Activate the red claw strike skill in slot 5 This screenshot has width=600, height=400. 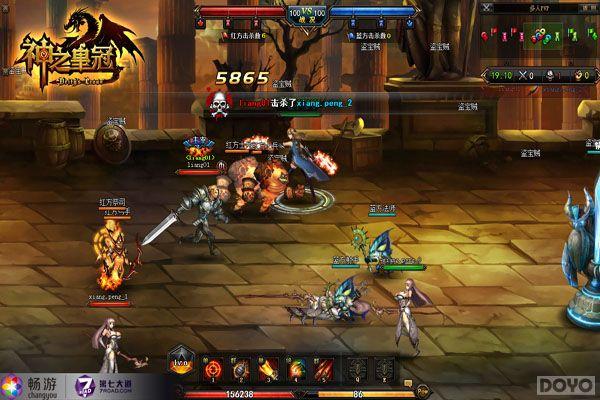coord(322,370)
